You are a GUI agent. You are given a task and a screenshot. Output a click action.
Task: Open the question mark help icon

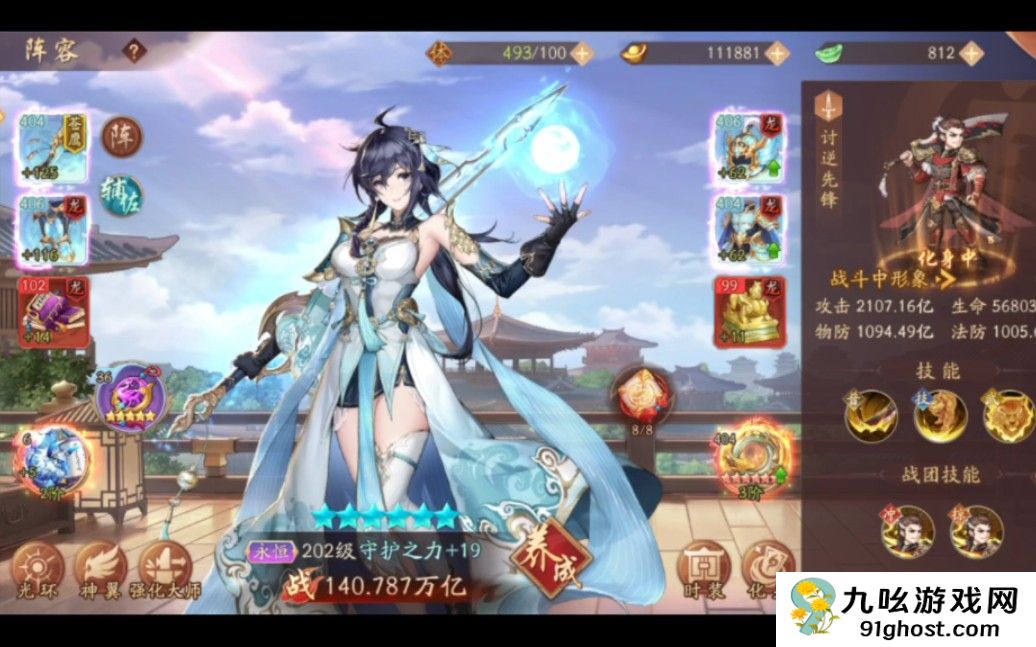click(134, 50)
